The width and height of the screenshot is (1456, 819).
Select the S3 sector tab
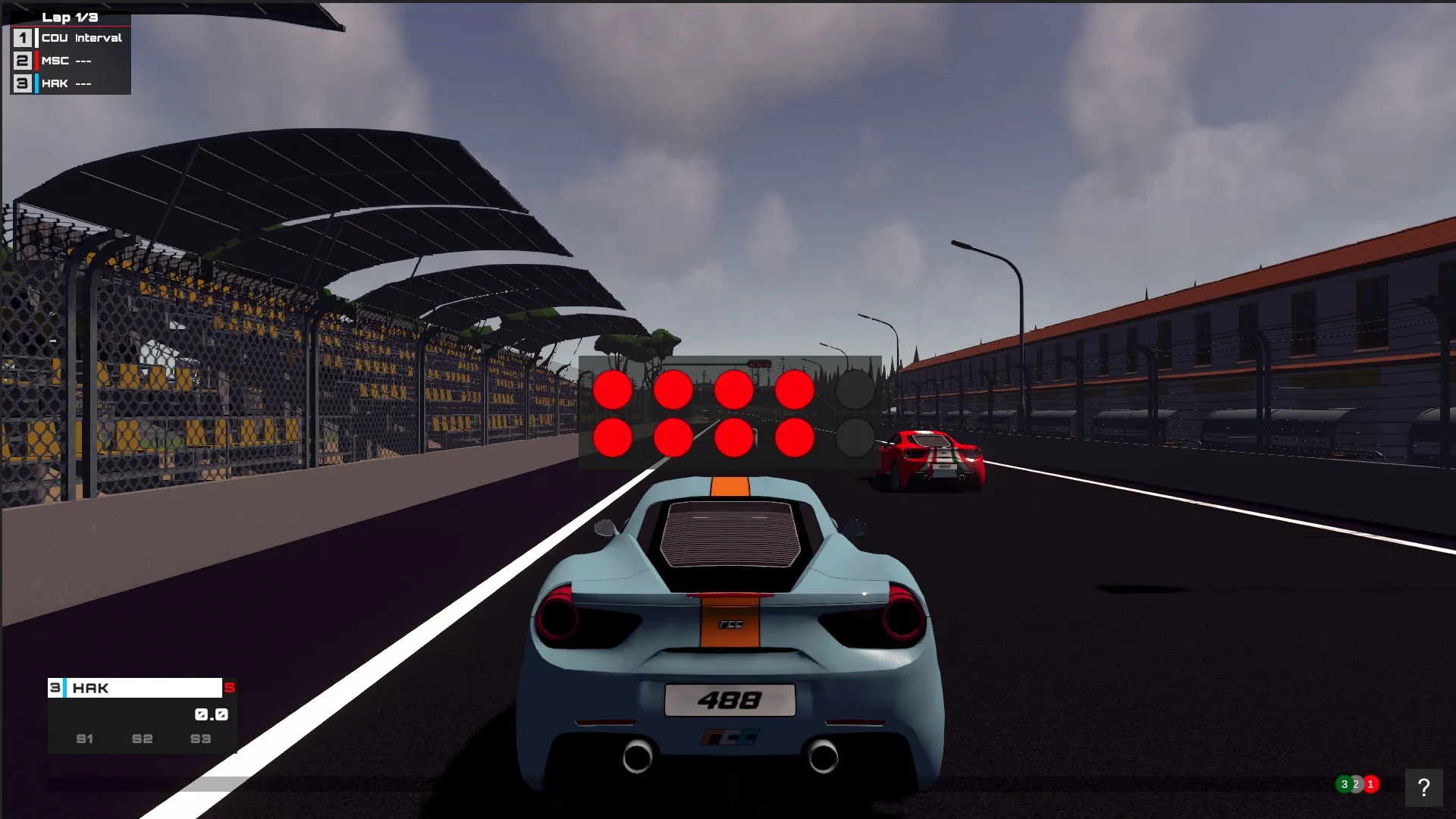[x=200, y=739]
